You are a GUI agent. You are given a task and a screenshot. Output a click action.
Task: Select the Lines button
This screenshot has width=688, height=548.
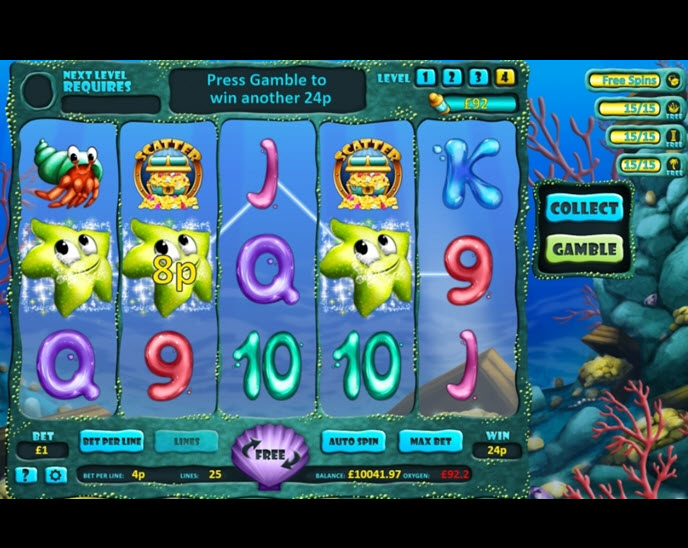(x=186, y=441)
